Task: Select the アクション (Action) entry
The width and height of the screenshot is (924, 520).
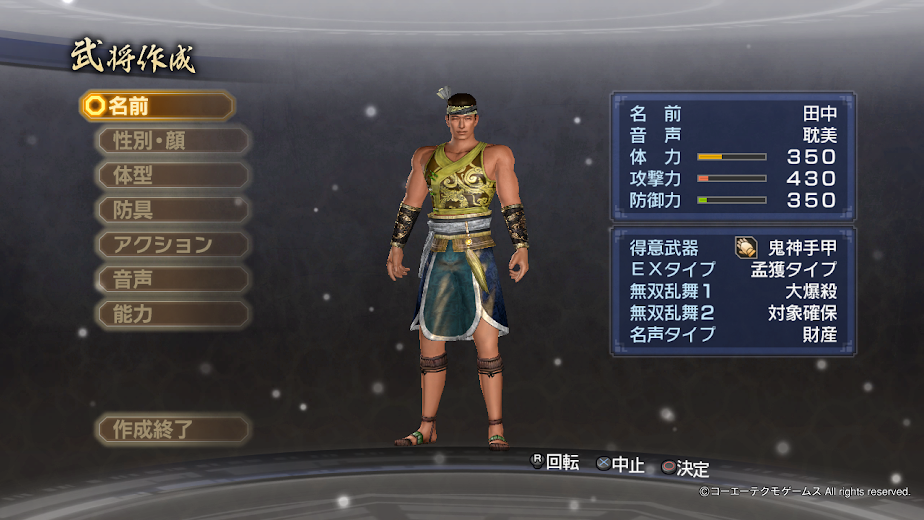Action: [x=172, y=245]
